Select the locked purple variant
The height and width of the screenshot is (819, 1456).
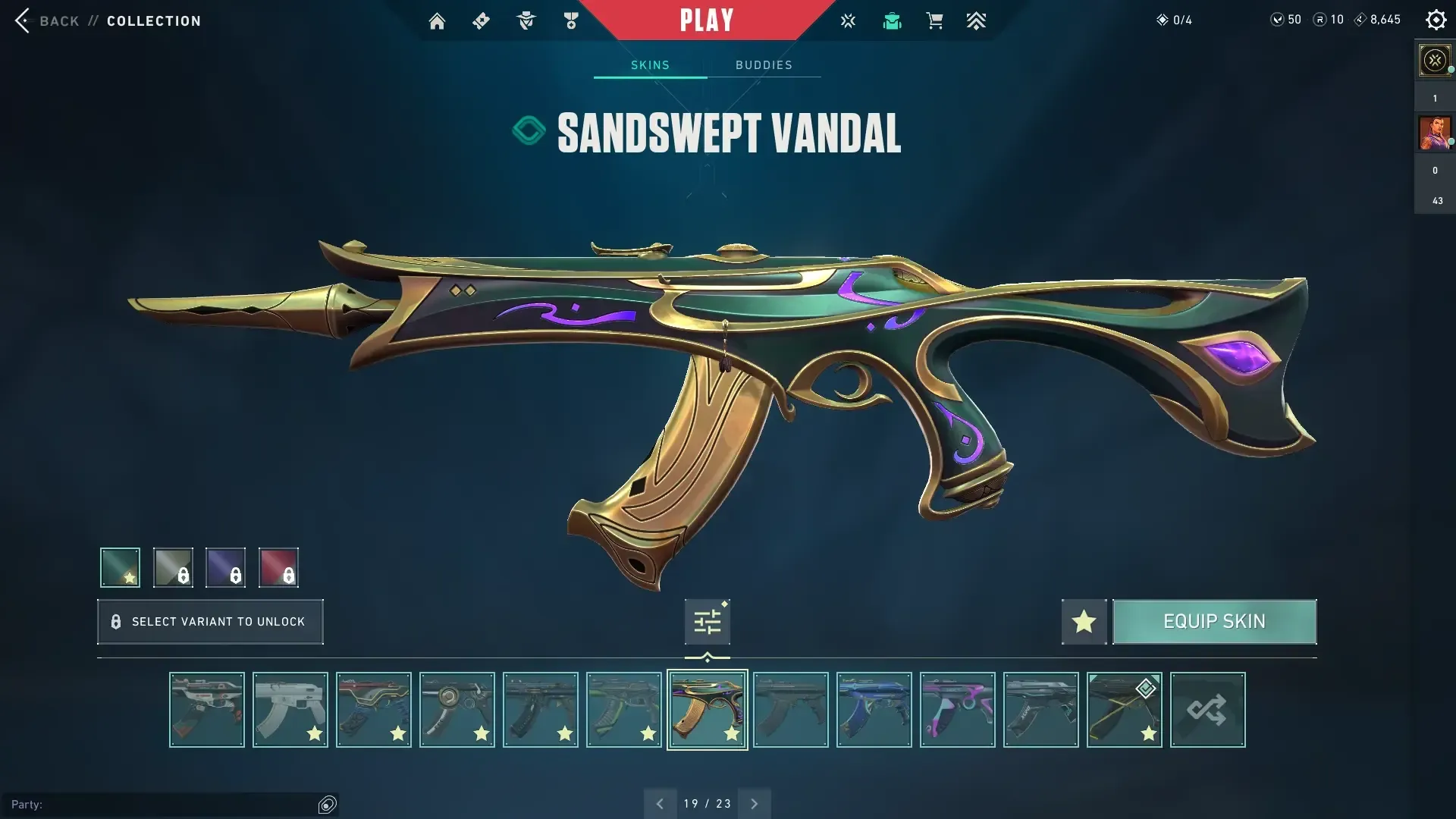coord(225,567)
